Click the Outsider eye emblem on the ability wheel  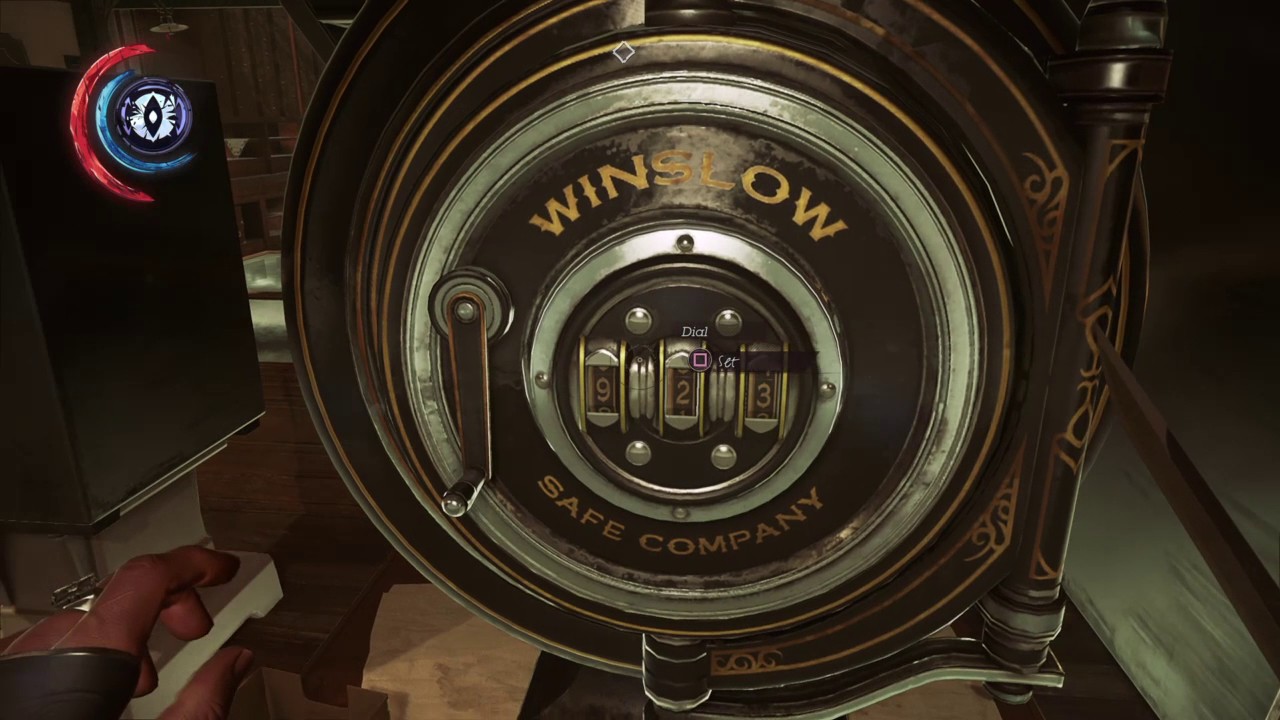click(x=150, y=113)
